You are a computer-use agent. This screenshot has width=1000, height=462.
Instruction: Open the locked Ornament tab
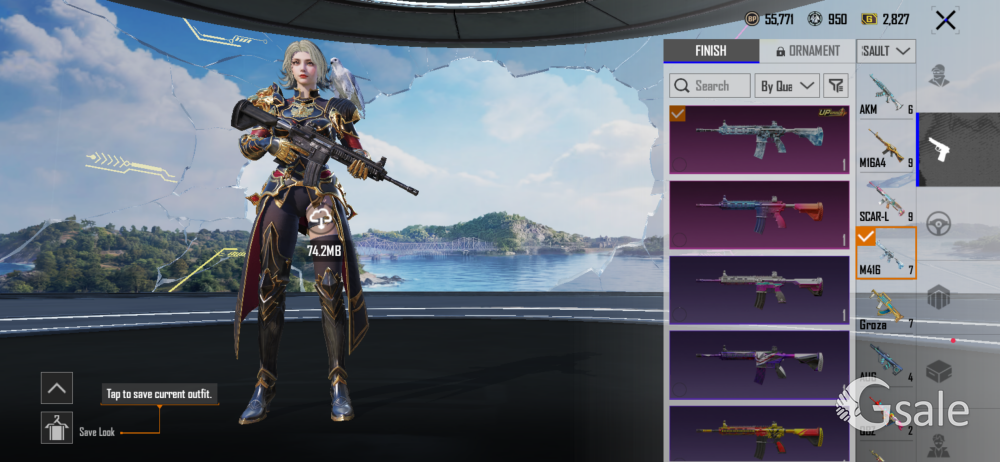point(807,51)
